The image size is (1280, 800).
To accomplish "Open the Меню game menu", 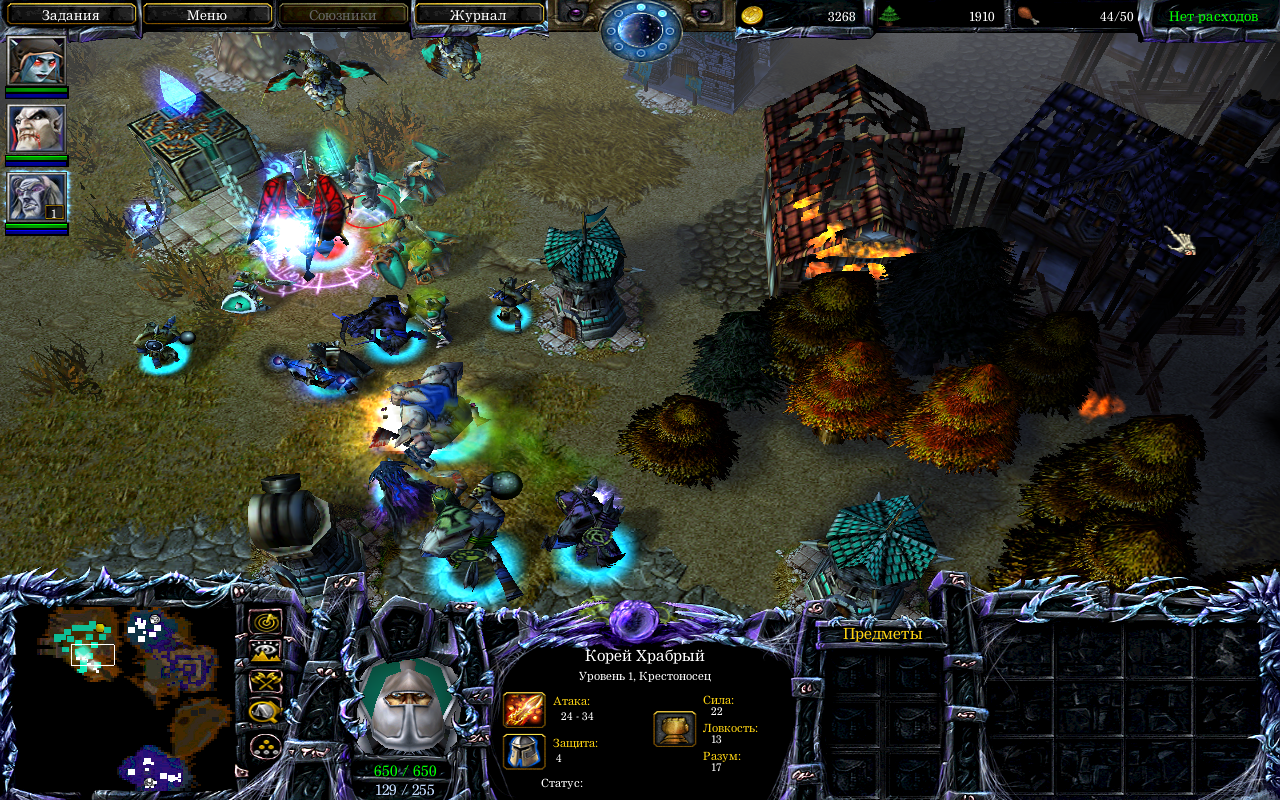I will pos(206,16).
